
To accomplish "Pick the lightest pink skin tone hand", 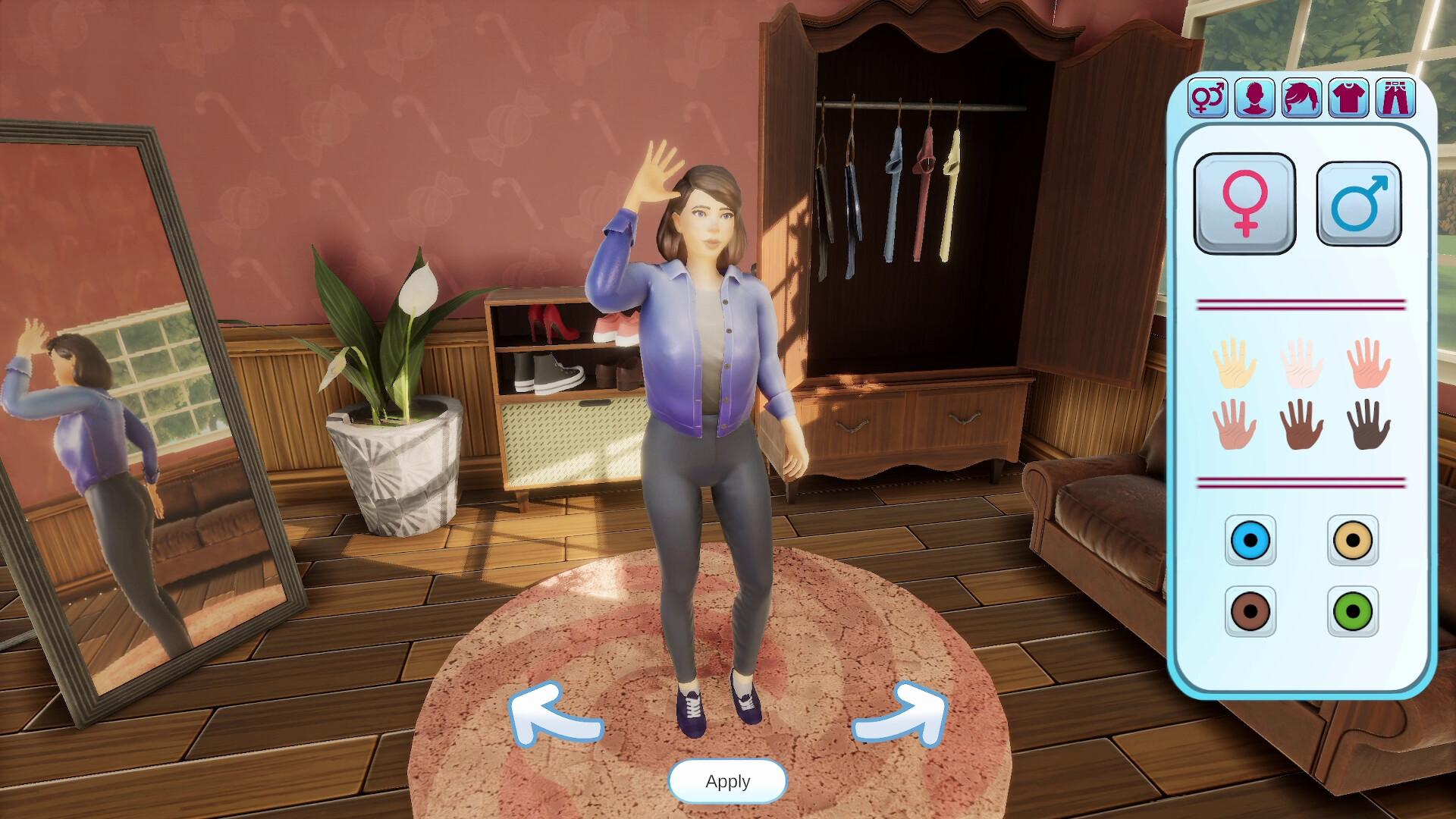I will pyautogui.click(x=1301, y=363).
